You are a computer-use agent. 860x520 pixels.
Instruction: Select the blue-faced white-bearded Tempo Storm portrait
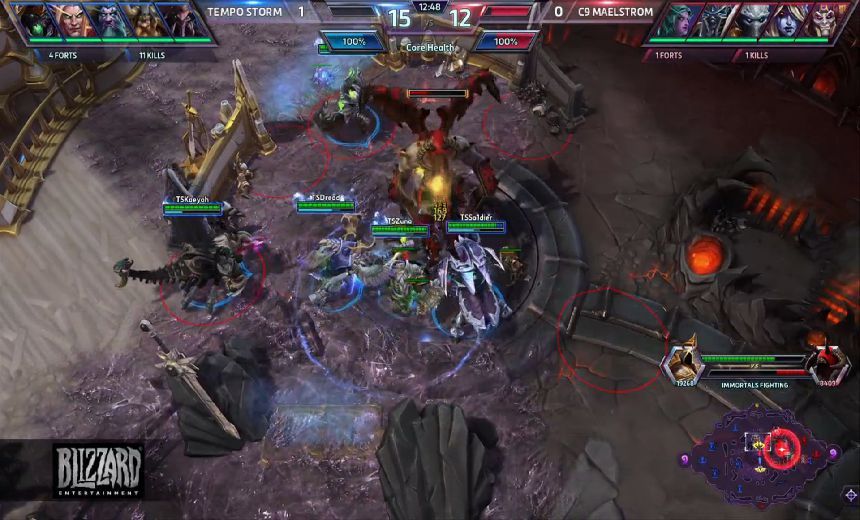(107, 20)
